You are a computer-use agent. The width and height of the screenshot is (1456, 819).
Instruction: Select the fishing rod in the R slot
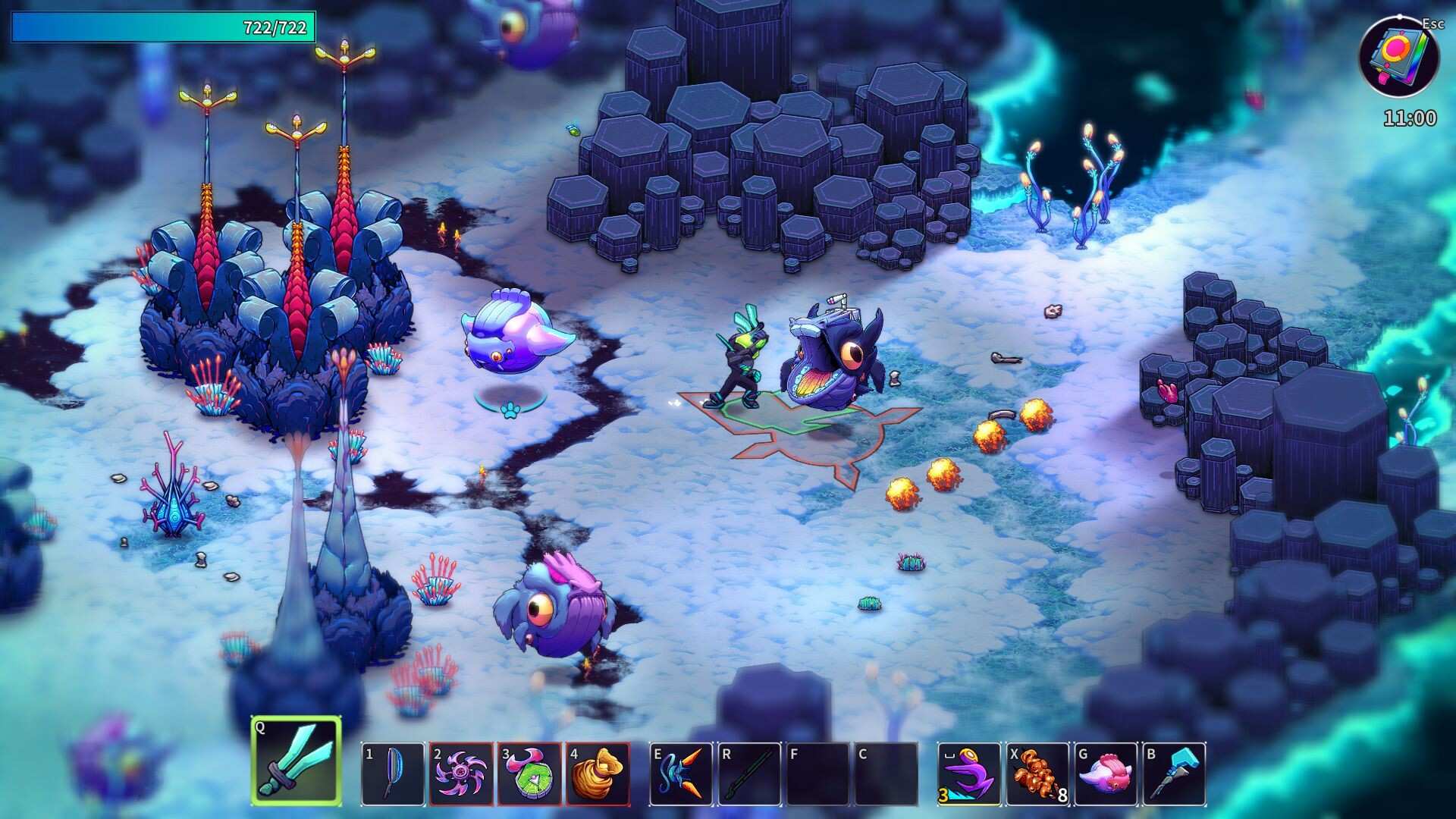coord(748,775)
